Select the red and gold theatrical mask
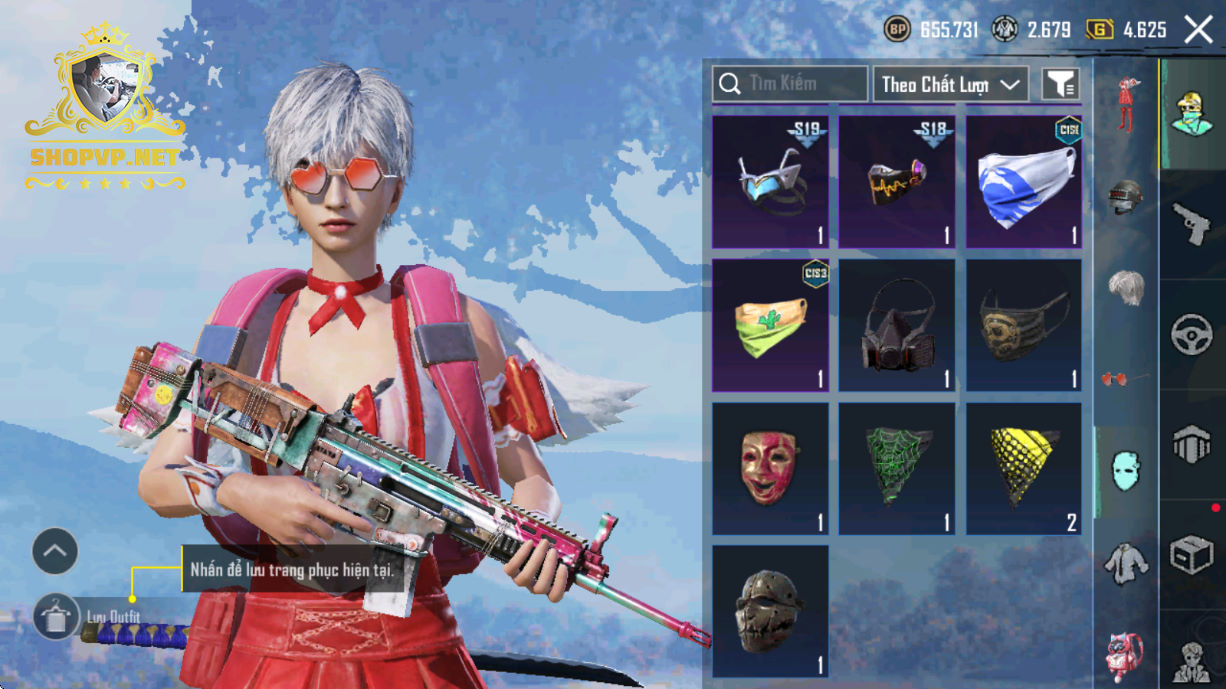Image resolution: width=1226 pixels, height=689 pixels. click(770, 468)
